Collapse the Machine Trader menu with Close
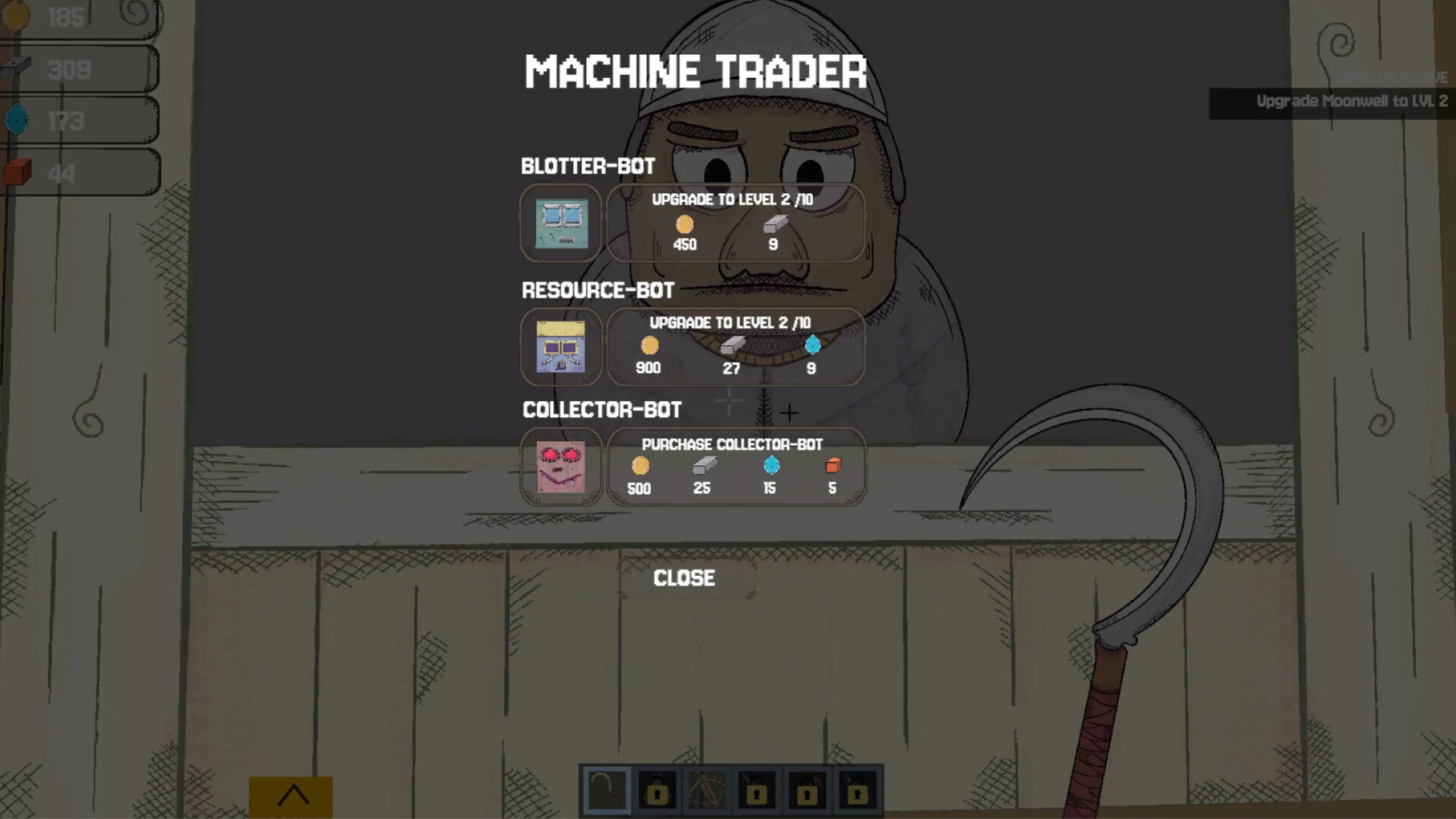 click(x=683, y=578)
